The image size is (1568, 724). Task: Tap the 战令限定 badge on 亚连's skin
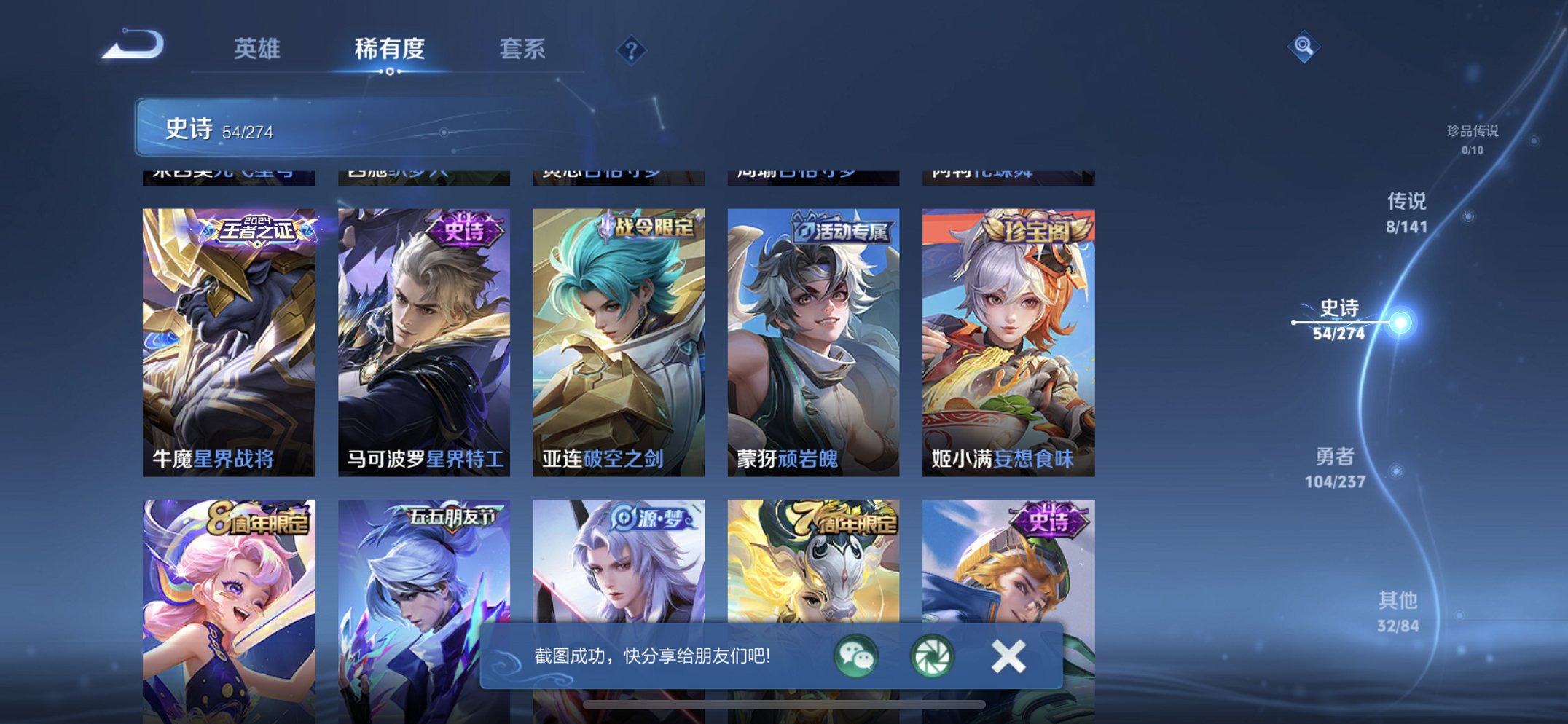(654, 227)
